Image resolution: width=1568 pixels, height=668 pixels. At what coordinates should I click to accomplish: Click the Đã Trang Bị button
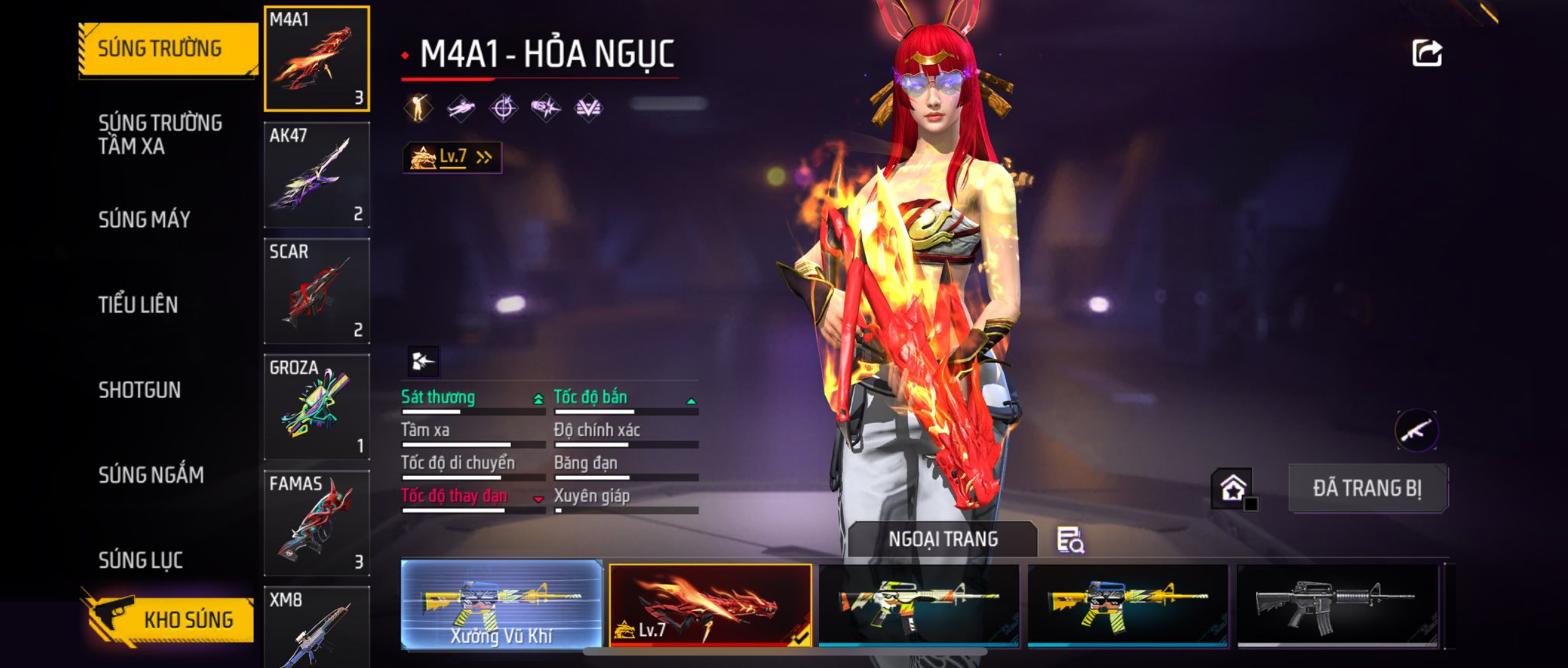[1368, 489]
